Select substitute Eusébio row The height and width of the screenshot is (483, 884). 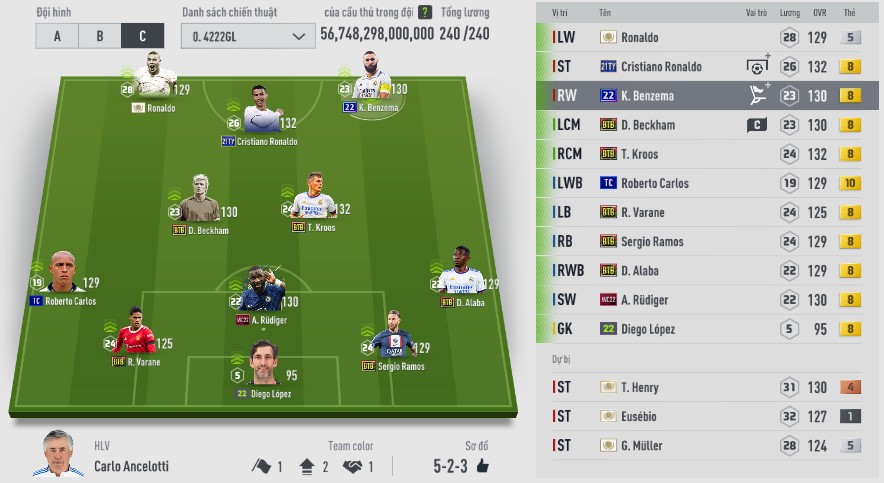708,416
